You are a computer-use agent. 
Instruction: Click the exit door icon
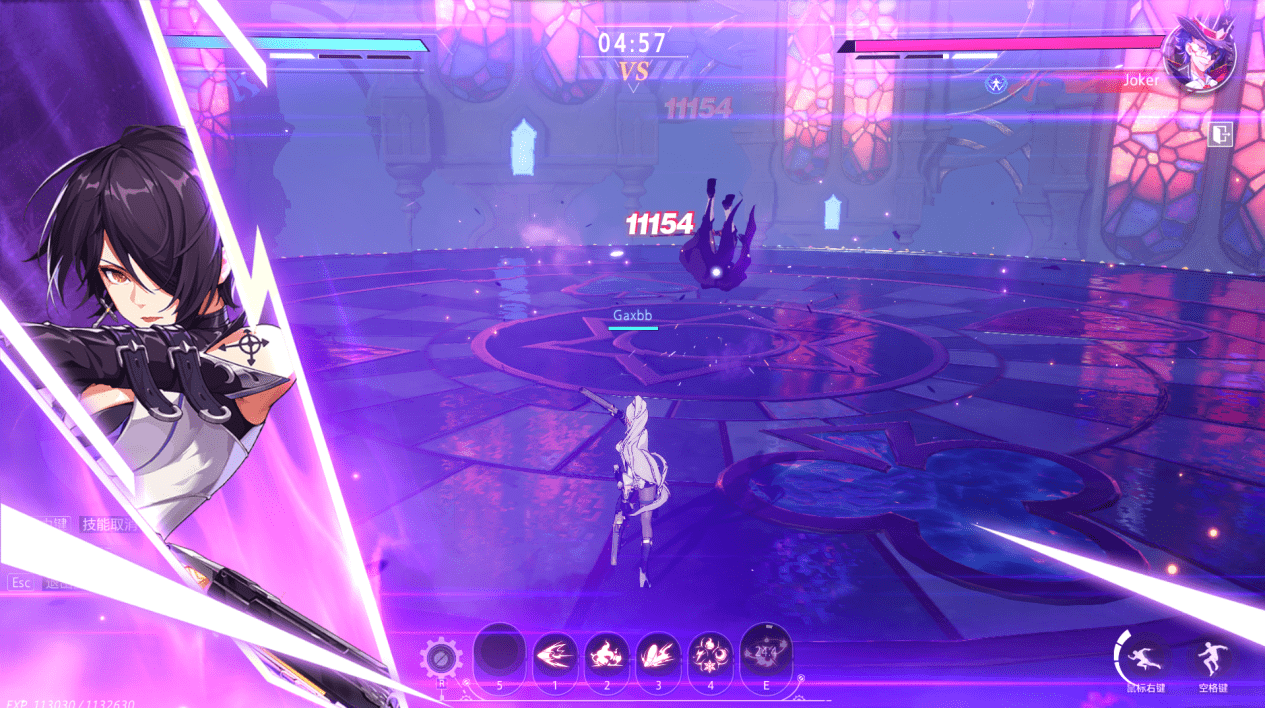(1220, 135)
